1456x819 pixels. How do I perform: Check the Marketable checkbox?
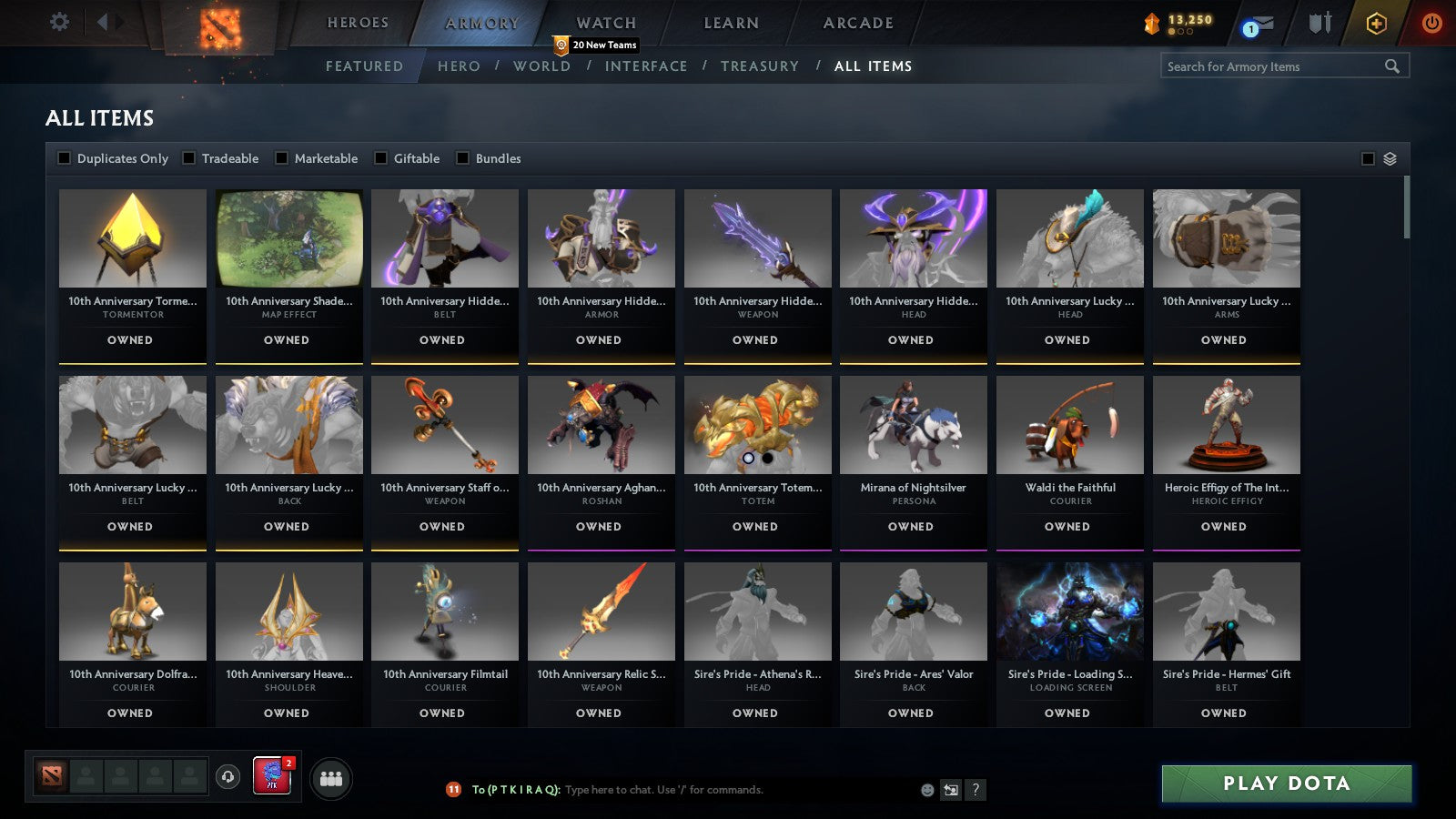click(x=281, y=157)
